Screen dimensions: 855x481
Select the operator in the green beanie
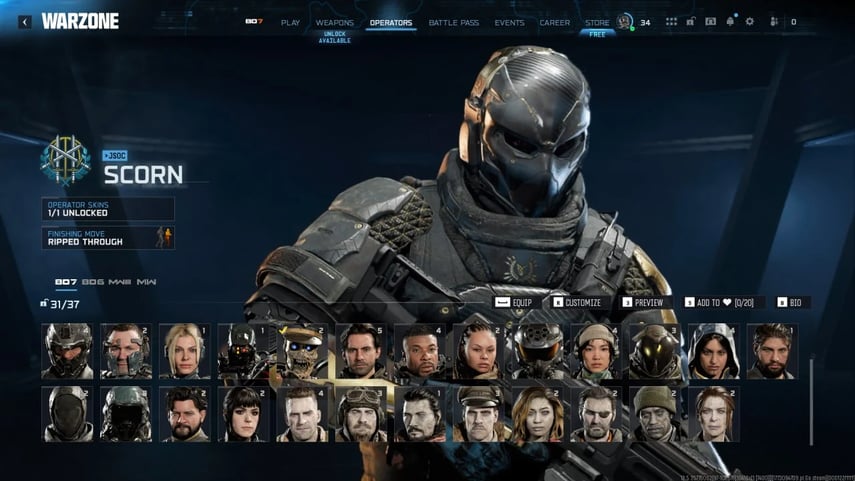coord(655,414)
